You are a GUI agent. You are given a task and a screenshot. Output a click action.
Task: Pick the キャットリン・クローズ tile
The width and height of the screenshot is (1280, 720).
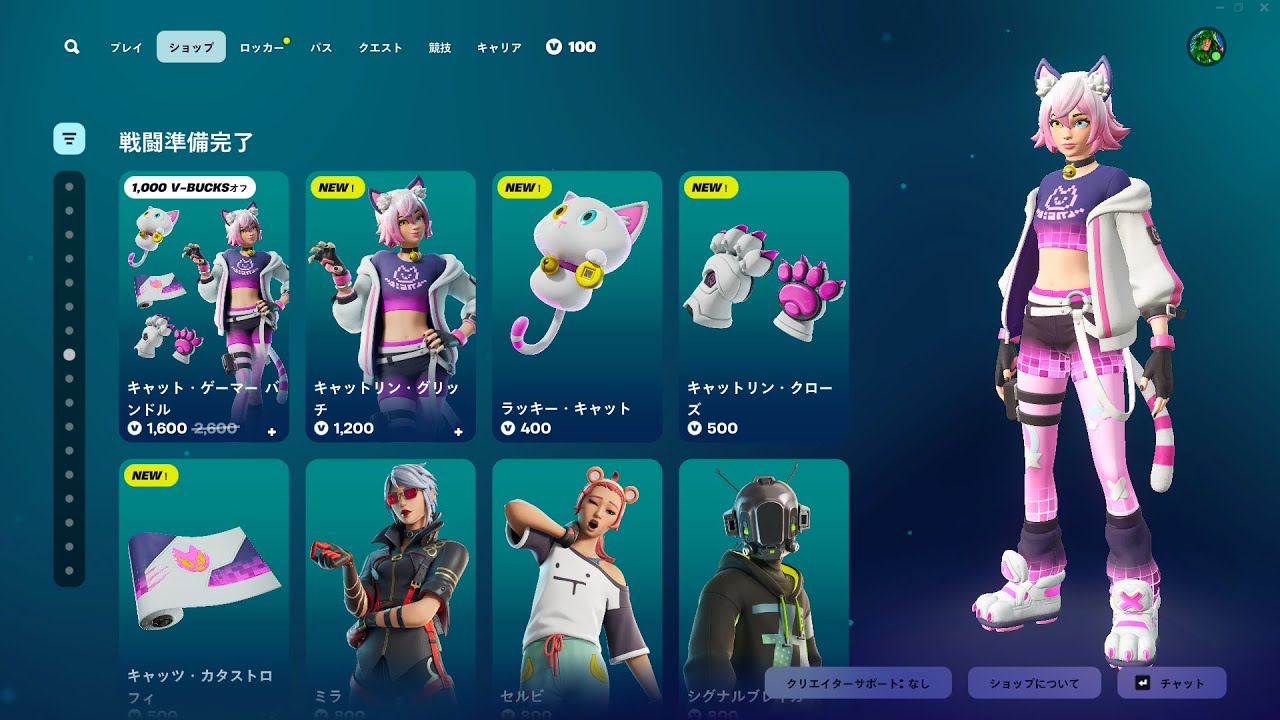(x=764, y=306)
